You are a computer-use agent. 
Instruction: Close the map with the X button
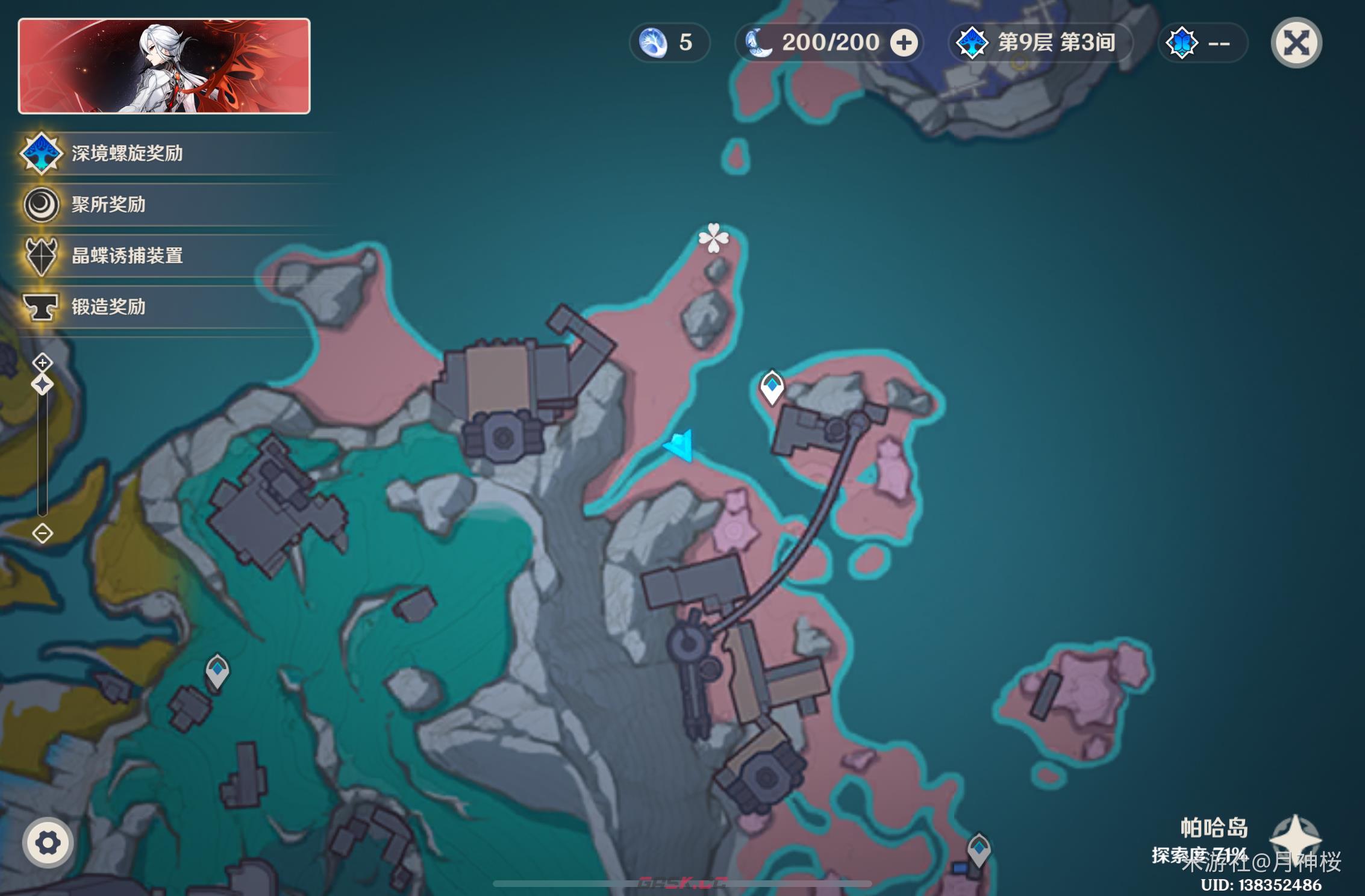pyautogui.click(x=1296, y=43)
